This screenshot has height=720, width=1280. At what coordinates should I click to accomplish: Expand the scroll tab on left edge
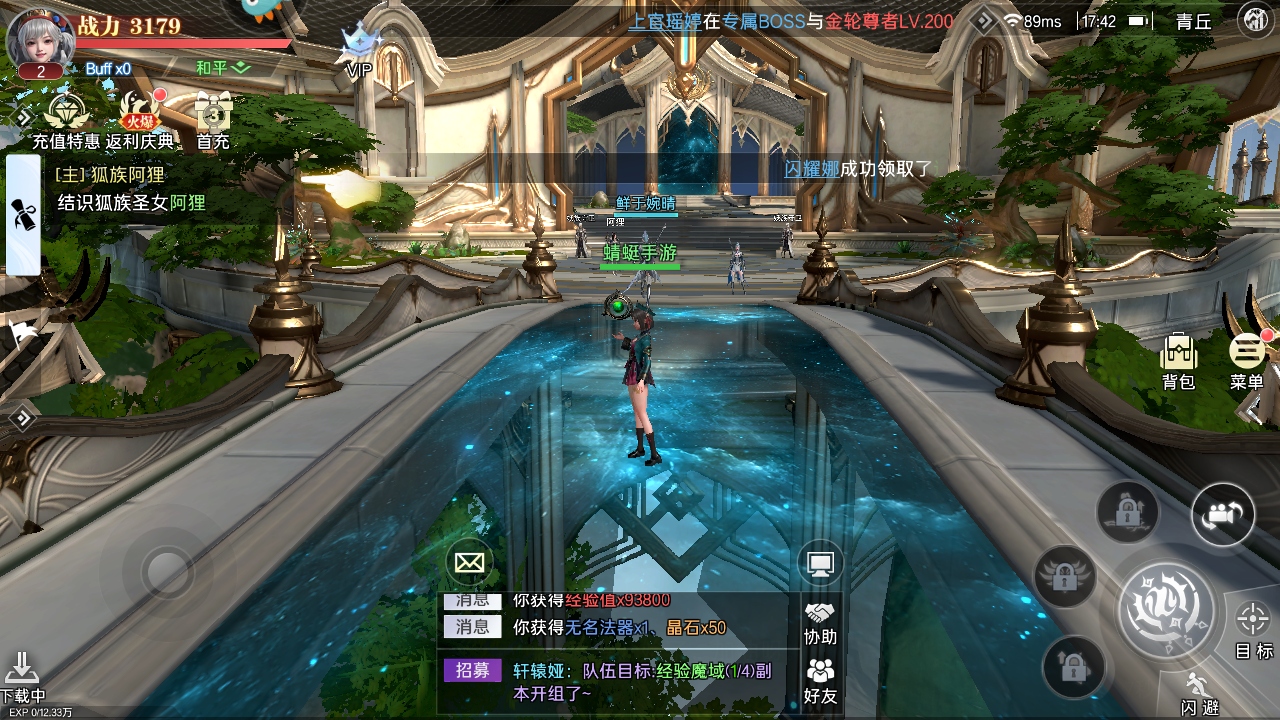pyautogui.click(x=23, y=214)
